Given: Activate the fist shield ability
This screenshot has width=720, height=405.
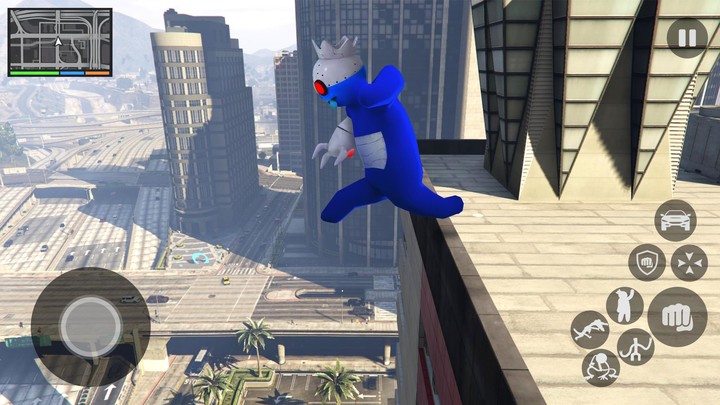Looking at the screenshot, I should (647, 263).
